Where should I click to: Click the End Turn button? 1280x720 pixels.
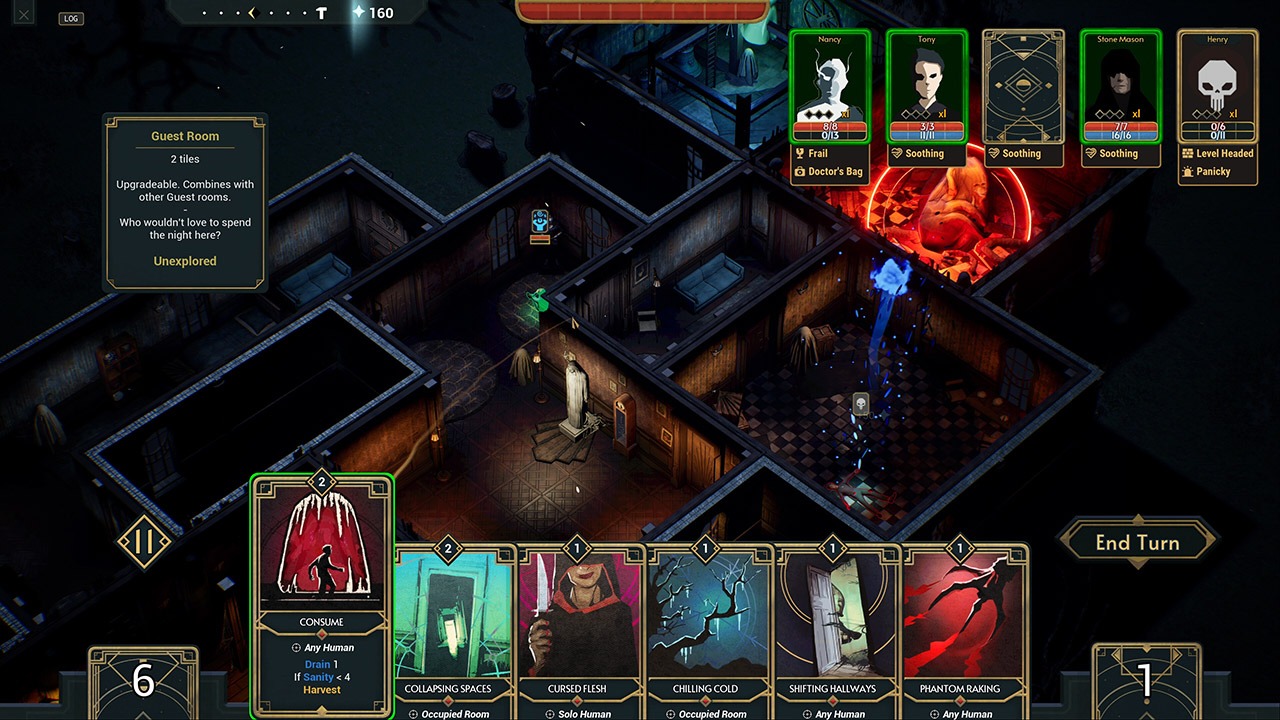(1137, 543)
